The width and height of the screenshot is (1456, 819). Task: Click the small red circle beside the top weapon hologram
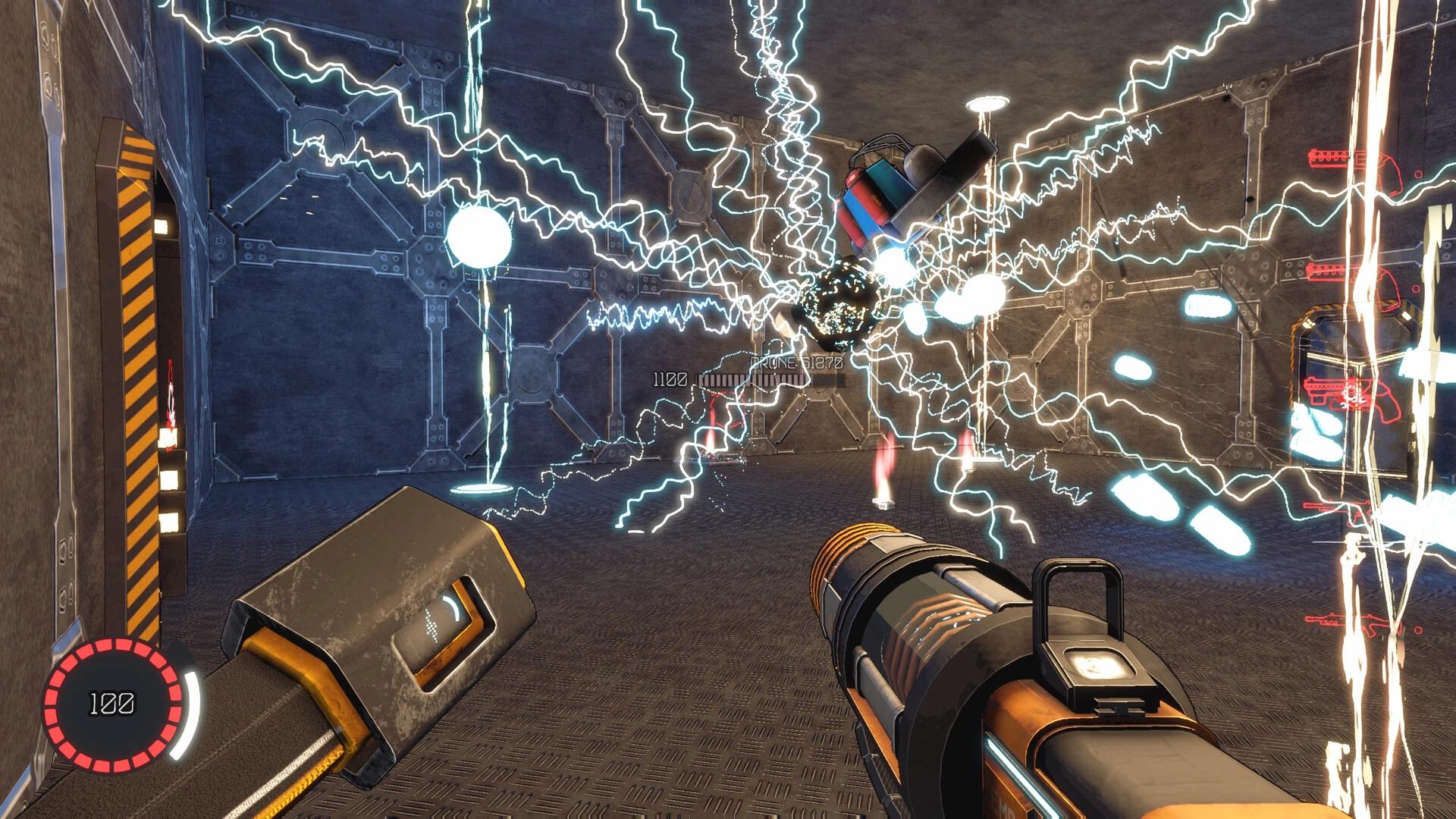coord(1418,174)
